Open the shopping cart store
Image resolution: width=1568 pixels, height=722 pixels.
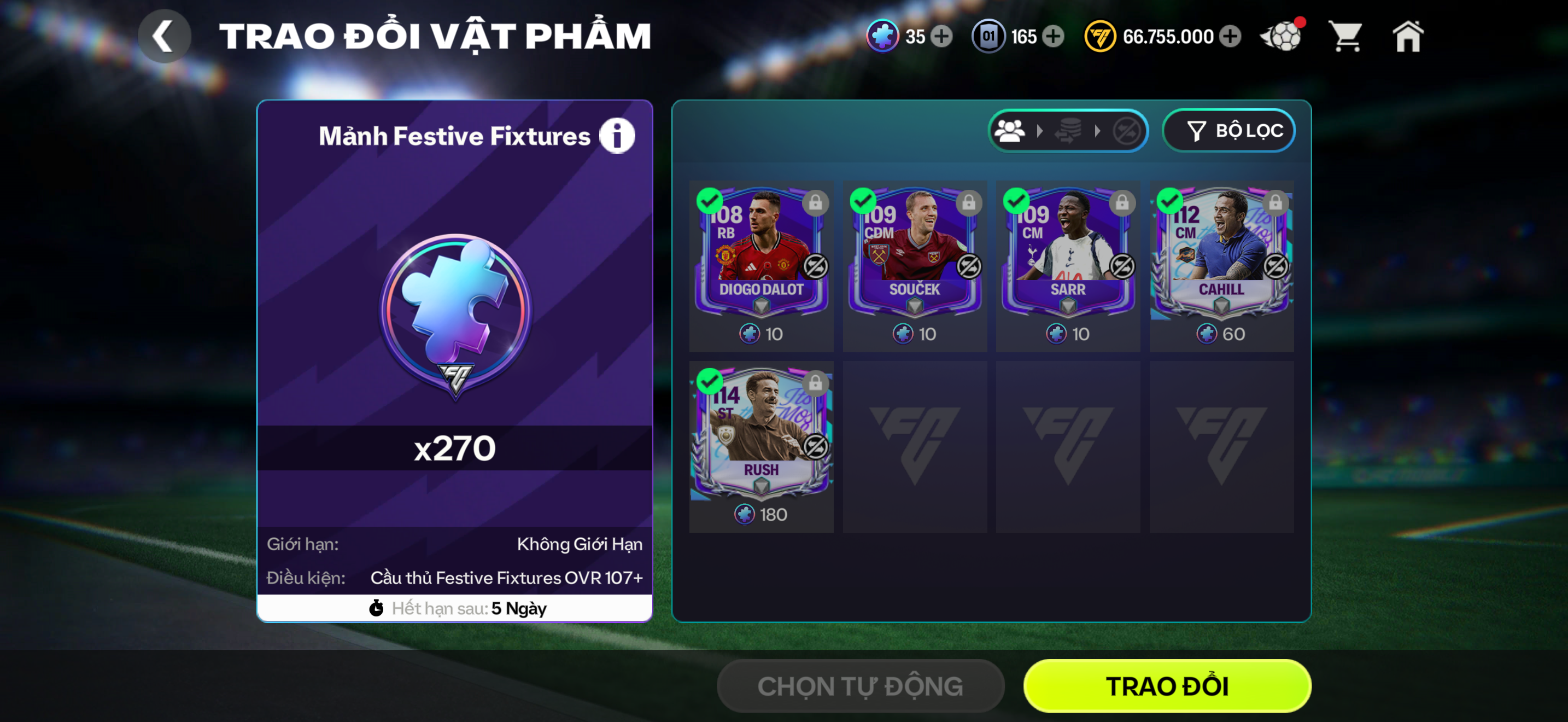click(1346, 37)
